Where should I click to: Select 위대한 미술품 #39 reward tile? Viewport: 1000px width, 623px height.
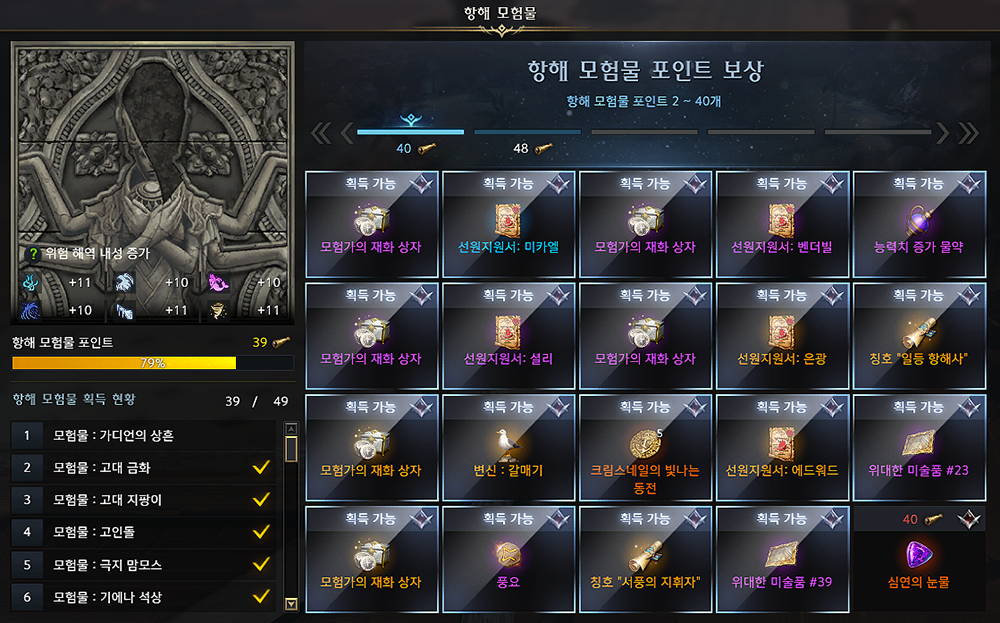pos(783,558)
